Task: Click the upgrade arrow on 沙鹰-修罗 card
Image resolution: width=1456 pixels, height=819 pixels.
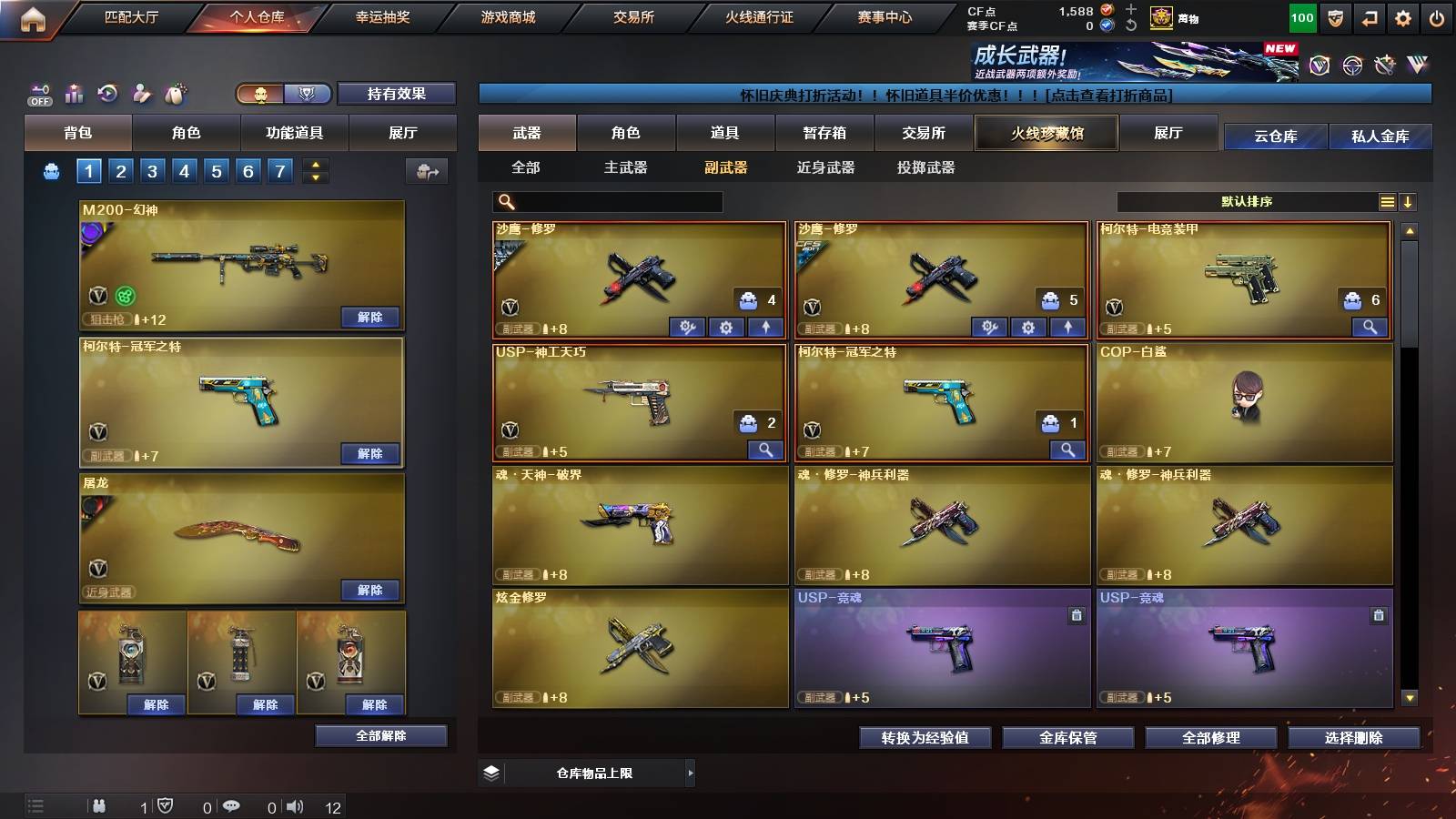Action: (764, 328)
